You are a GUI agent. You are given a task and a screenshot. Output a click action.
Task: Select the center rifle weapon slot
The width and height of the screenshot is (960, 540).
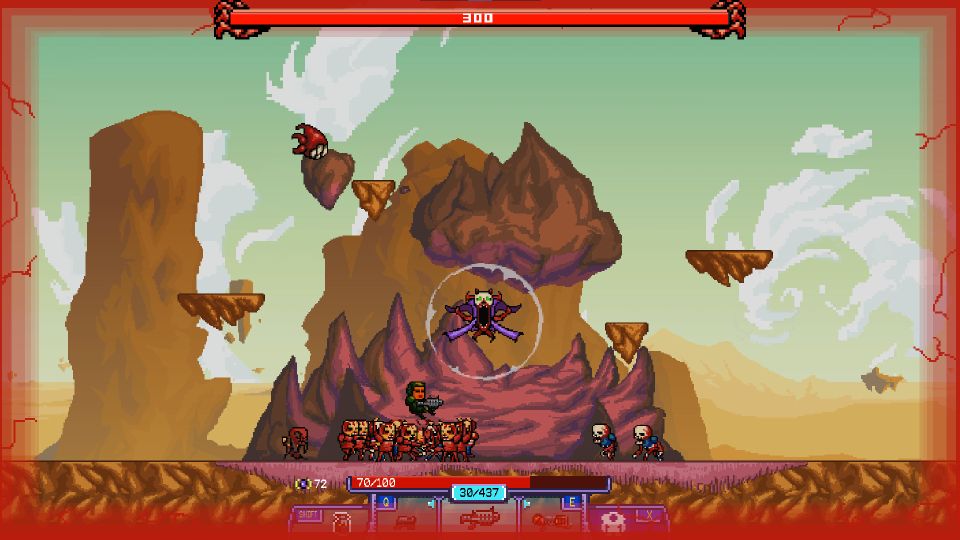click(x=479, y=520)
